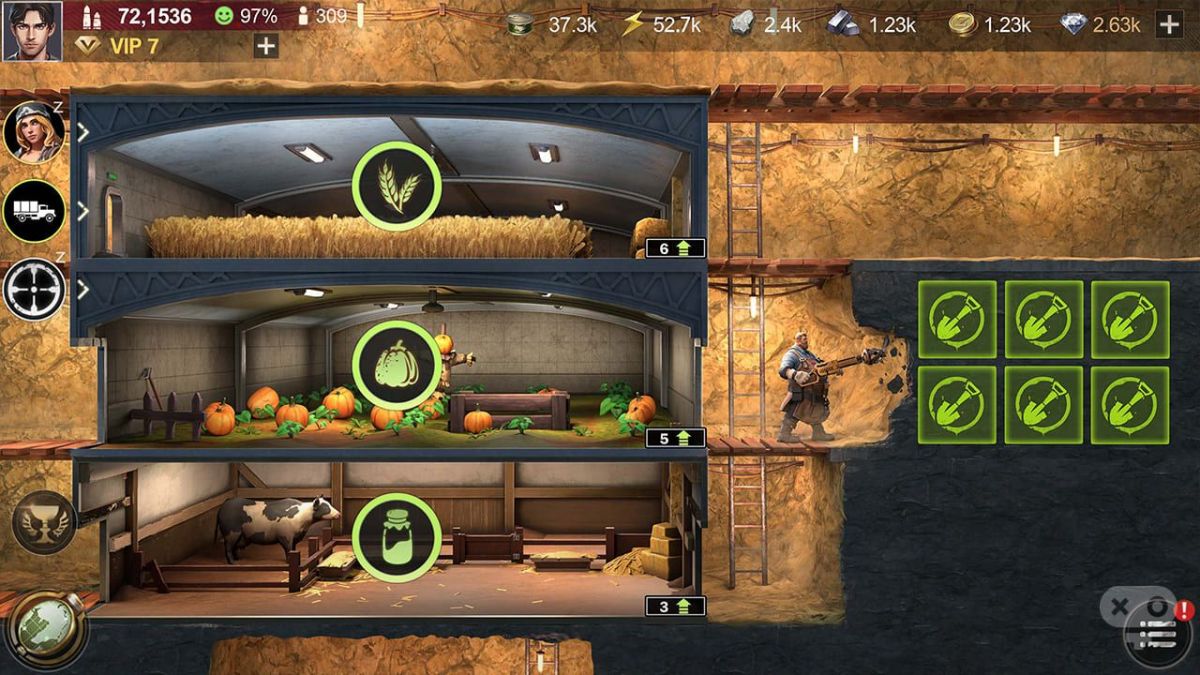
Task: Upgrade the level 5 pumpkin room
Action: pos(675,438)
